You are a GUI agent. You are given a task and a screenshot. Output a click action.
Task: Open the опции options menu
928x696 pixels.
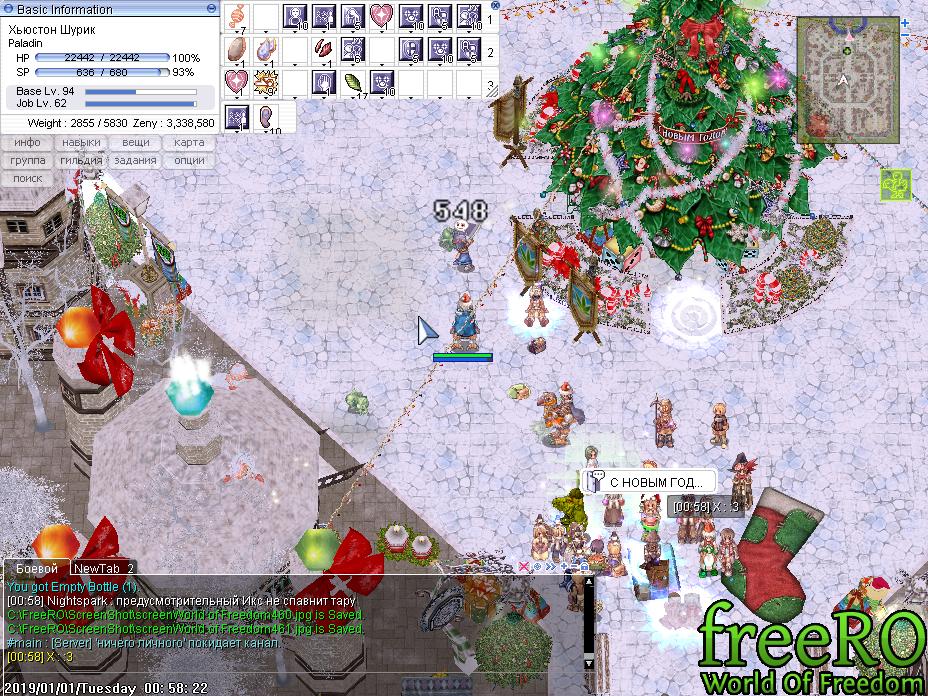(x=189, y=160)
